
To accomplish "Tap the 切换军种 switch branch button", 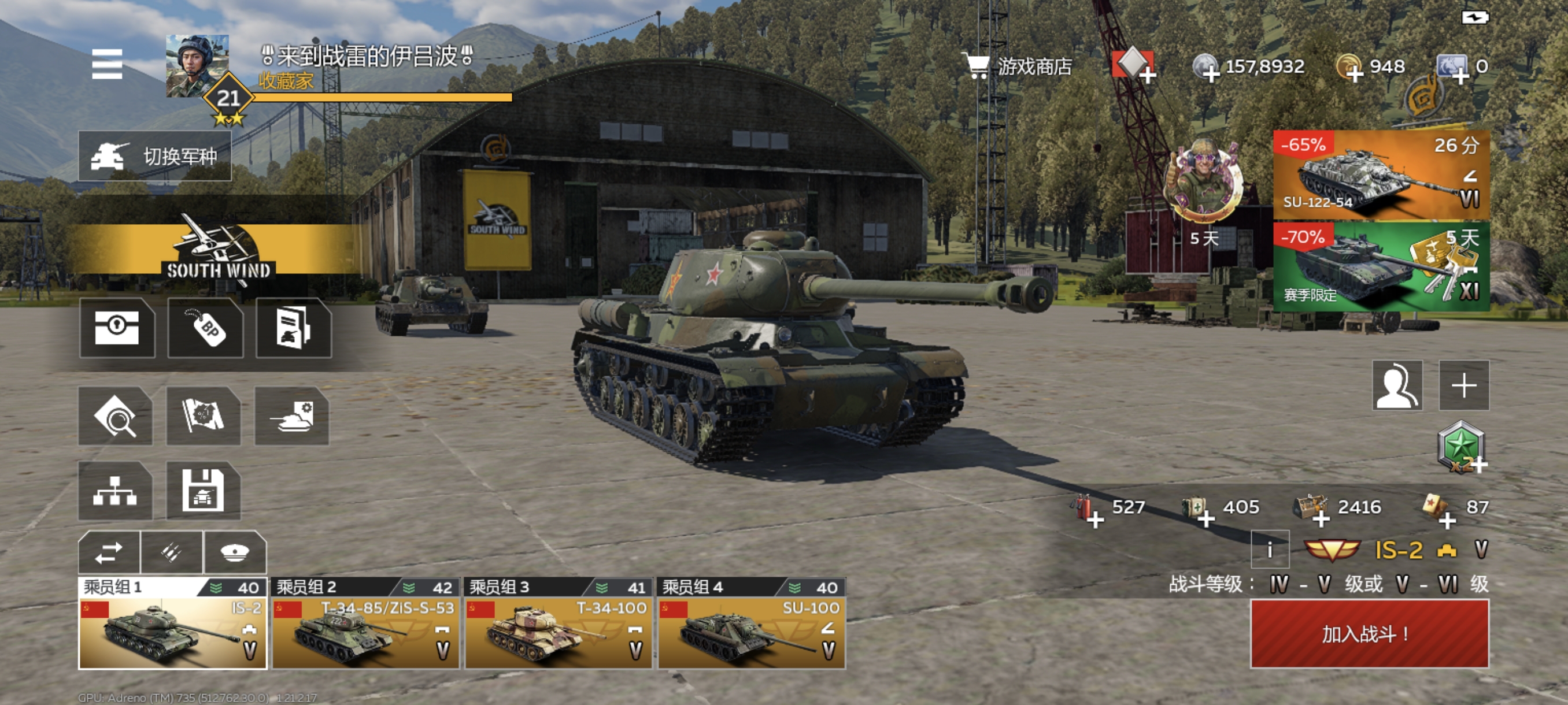I will tap(154, 157).
